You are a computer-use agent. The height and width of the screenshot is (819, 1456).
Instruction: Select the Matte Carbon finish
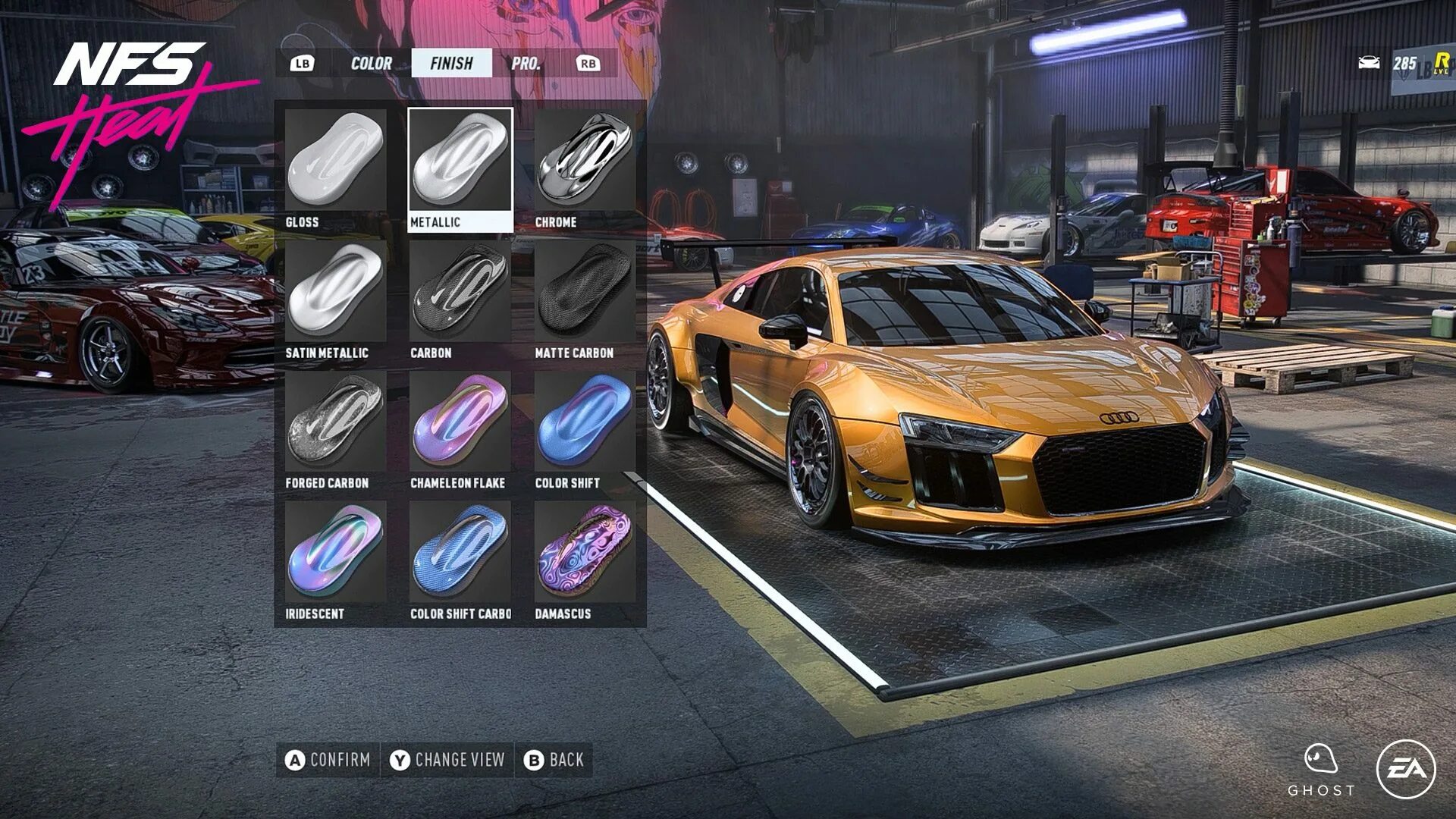pos(585,299)
